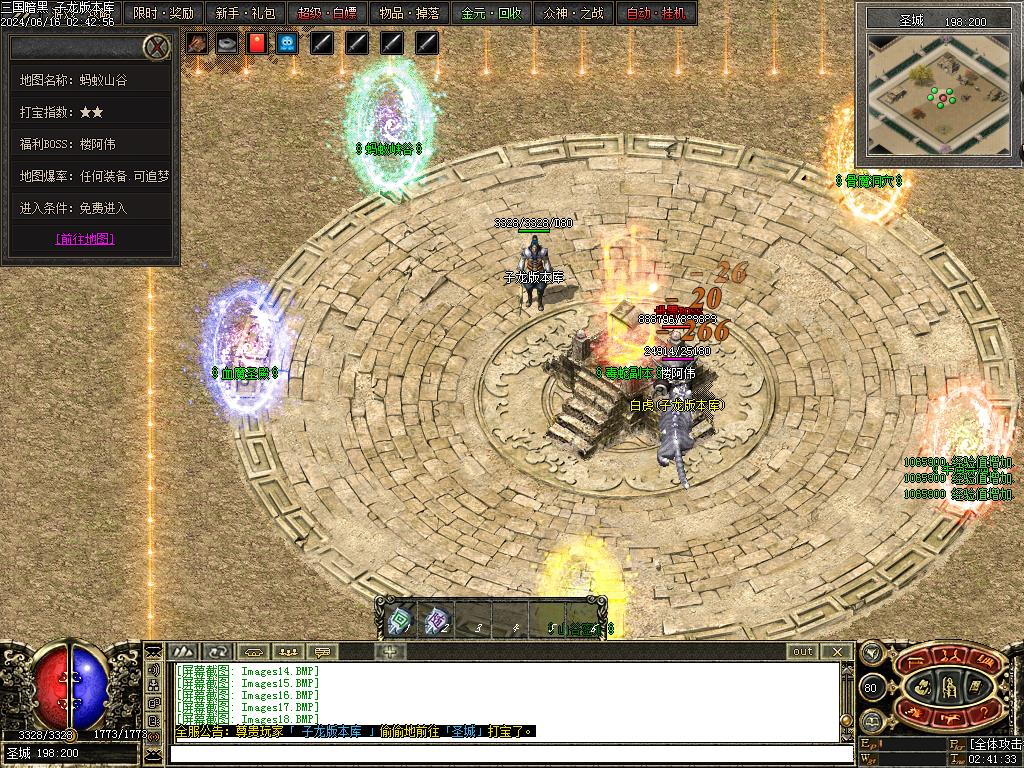The image size is (1024, 768).
Task: Select the red card icon in the top bar
Action: coord(257,43)
